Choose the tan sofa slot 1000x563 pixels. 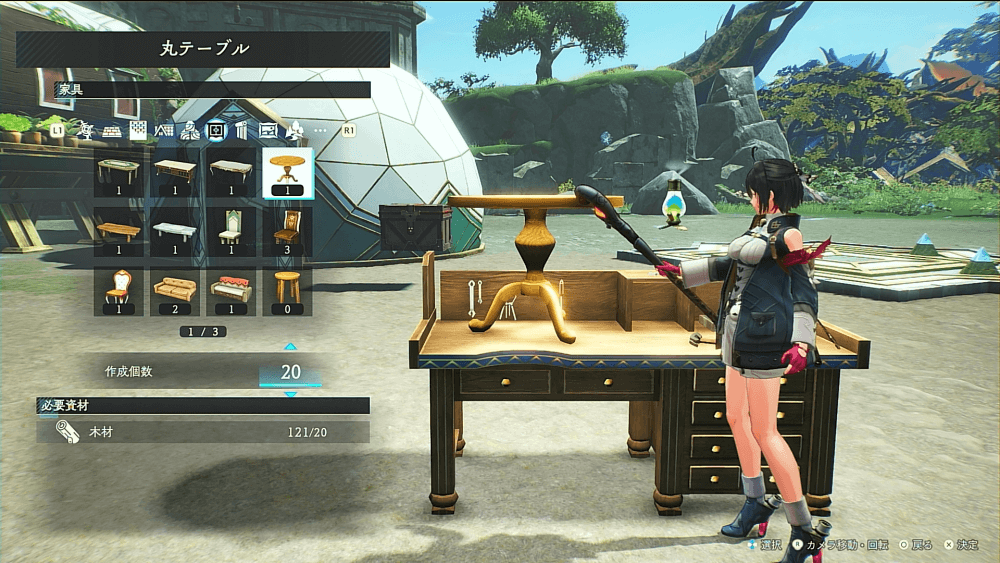coord(175,291)
